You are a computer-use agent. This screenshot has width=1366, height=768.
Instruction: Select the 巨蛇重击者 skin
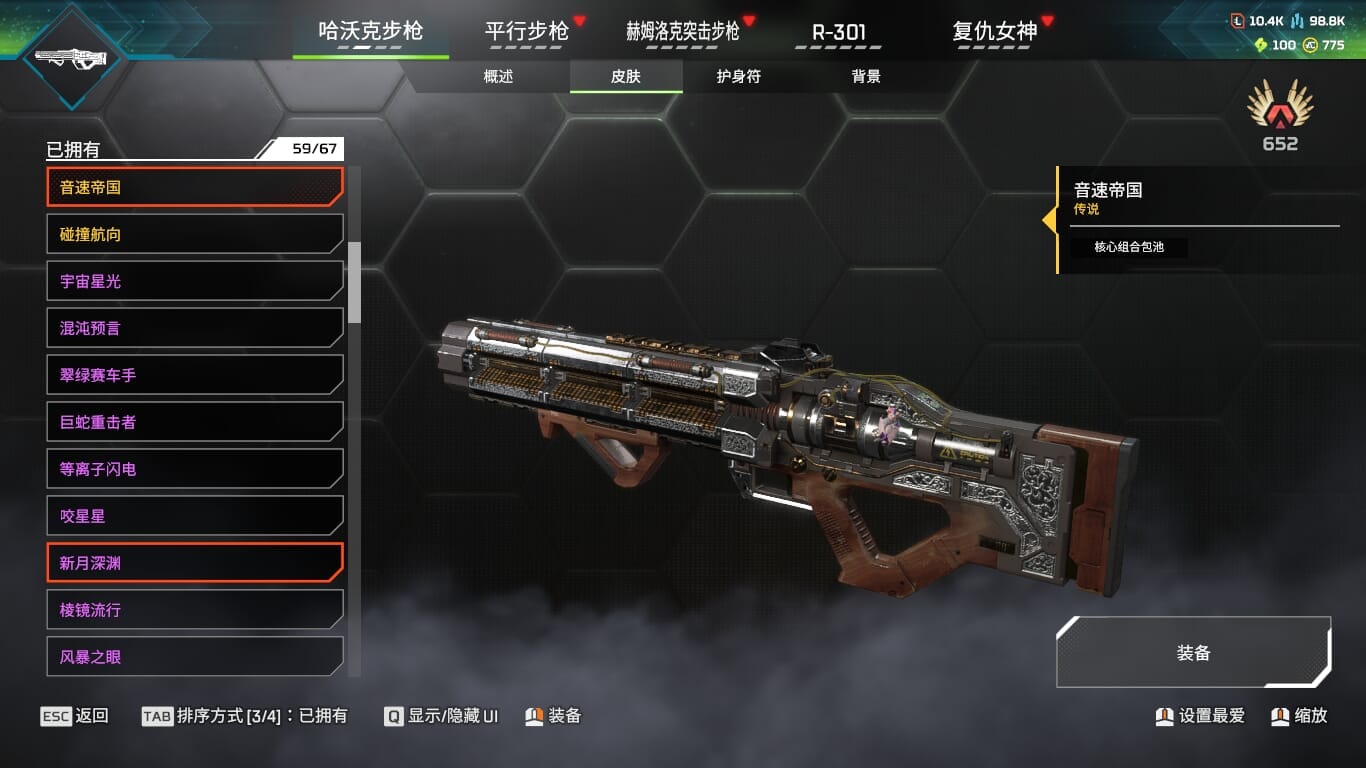195,422
